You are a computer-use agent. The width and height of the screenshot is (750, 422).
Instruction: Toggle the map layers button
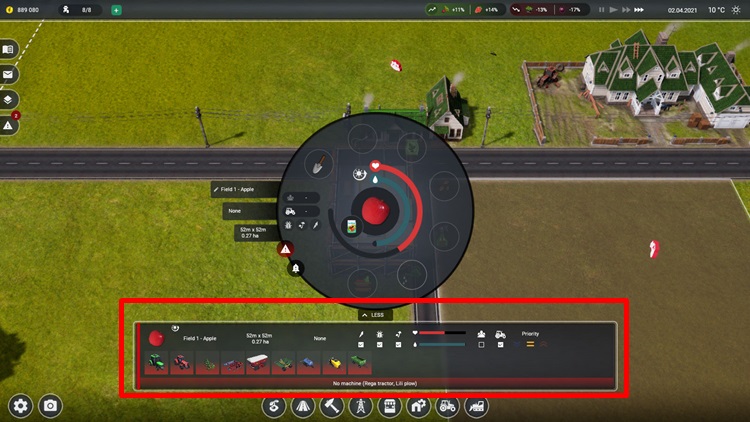[x=9, y=100]
